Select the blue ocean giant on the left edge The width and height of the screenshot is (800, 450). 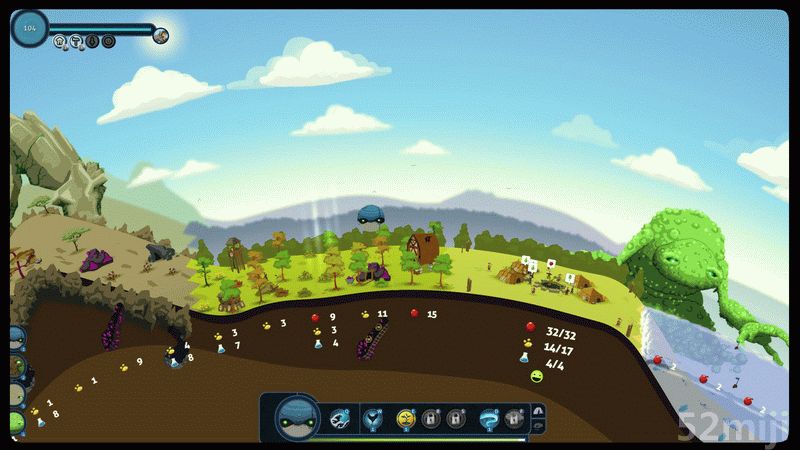(x=15, y=338)
